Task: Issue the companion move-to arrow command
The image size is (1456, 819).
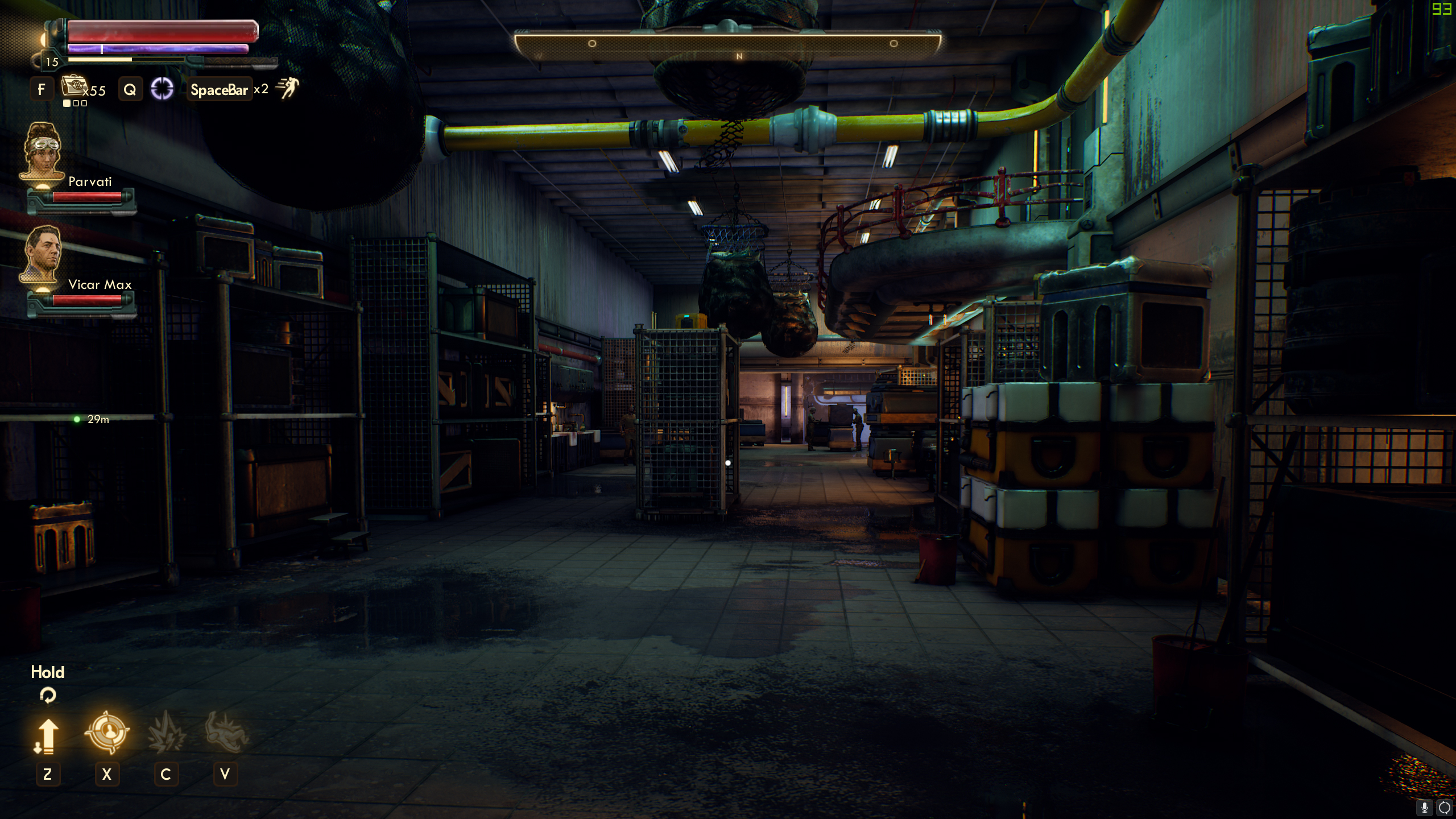Action: (x=47, y=735)
